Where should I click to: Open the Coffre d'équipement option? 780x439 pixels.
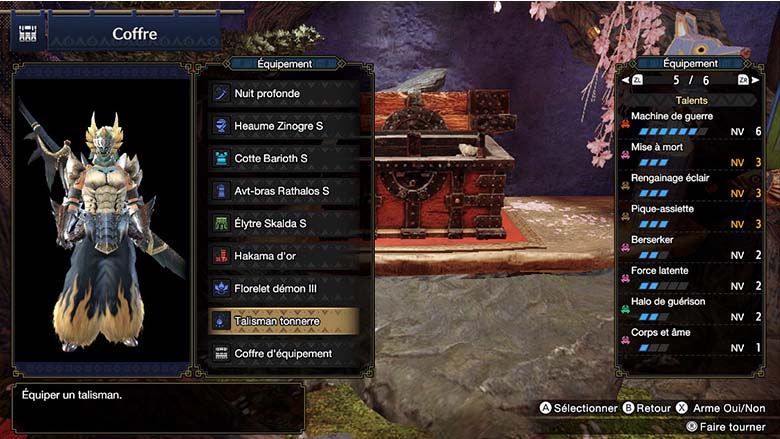(x=284, y=353)
